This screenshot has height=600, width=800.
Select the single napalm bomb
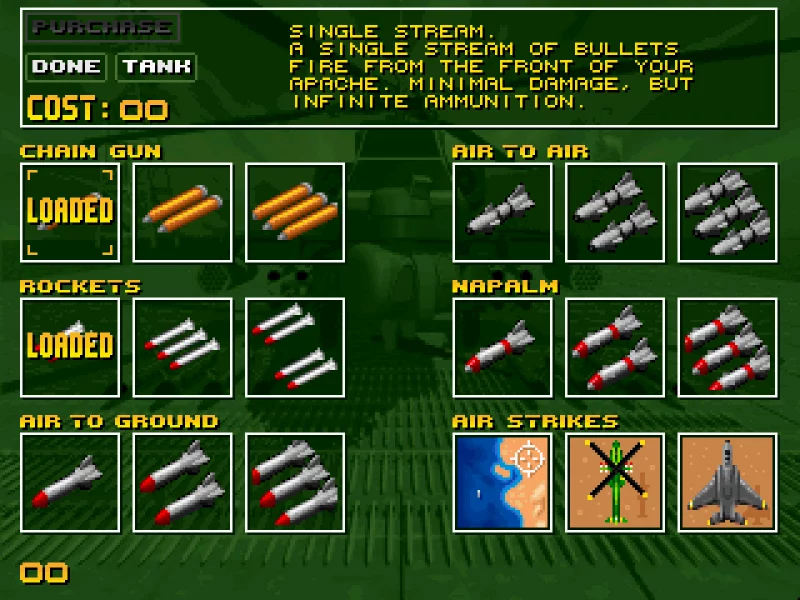502,346
